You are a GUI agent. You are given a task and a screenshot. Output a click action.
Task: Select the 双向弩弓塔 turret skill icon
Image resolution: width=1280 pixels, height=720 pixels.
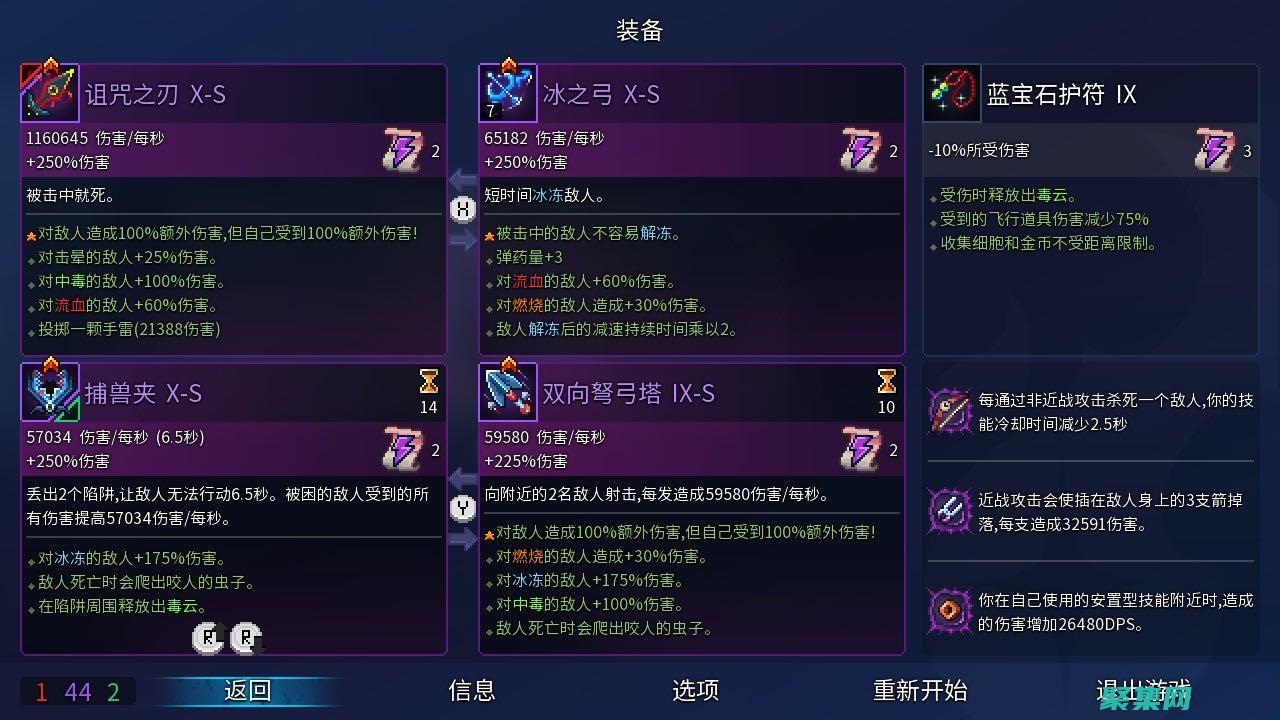point(508,391)
